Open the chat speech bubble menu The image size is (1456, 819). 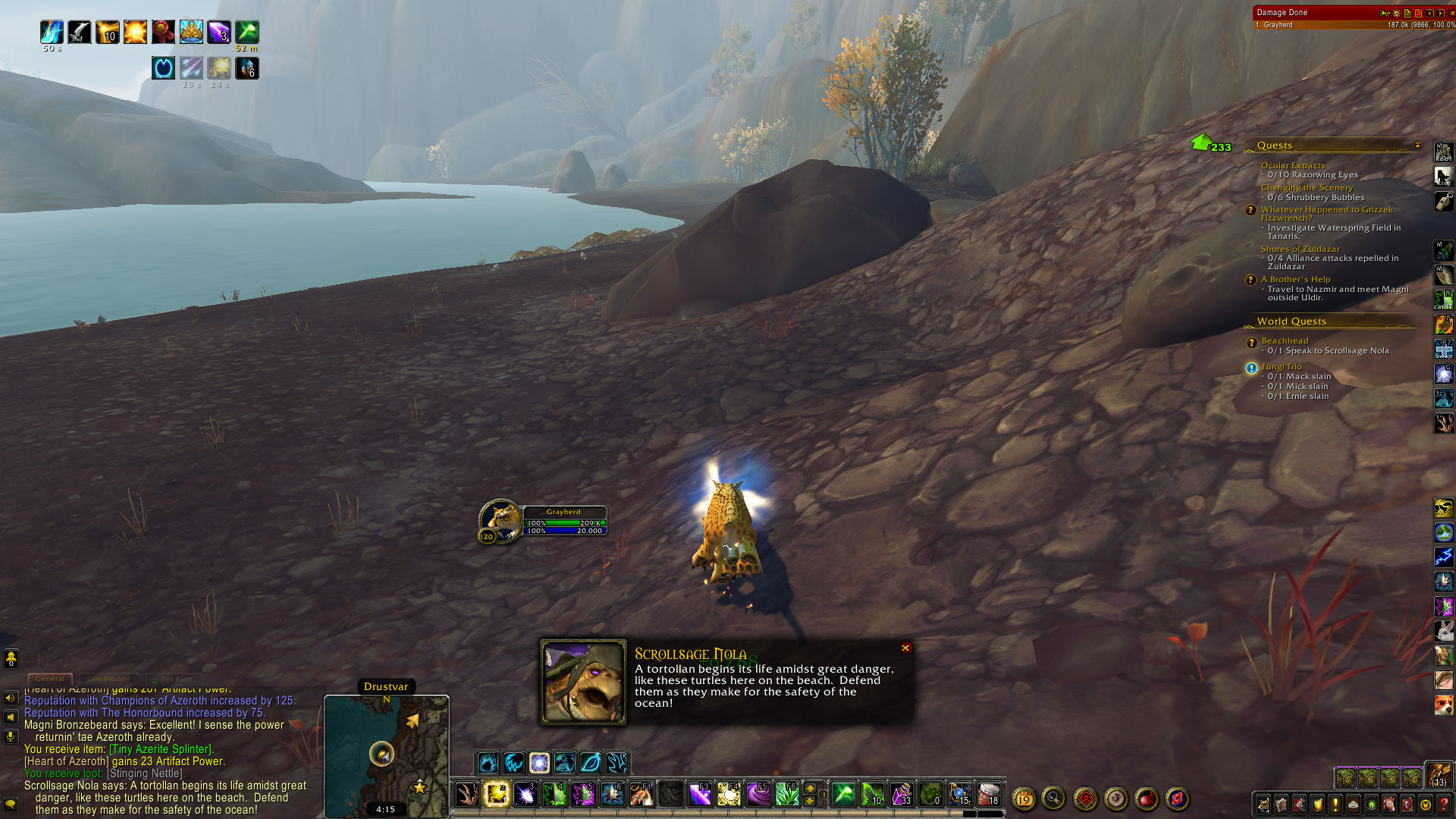[x=11, y=803]
